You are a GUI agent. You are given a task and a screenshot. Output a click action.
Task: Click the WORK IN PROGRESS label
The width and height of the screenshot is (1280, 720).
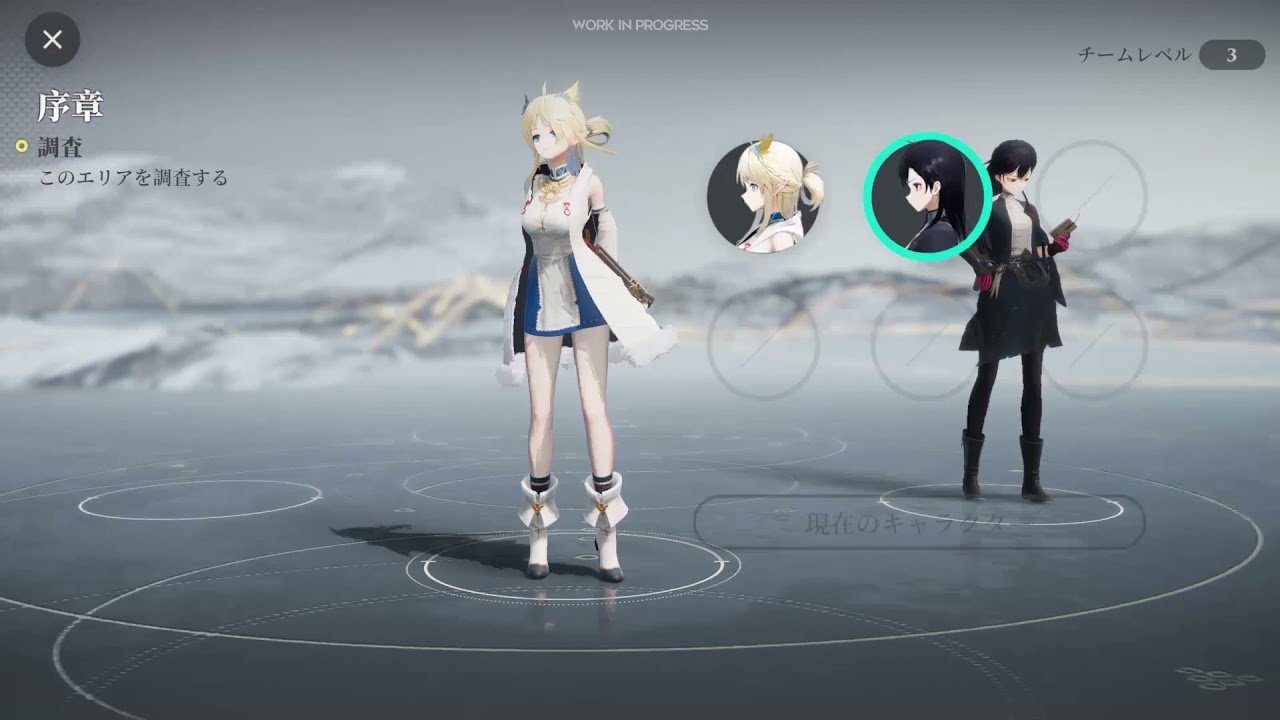pyautogui.click(x=639, y=26)
